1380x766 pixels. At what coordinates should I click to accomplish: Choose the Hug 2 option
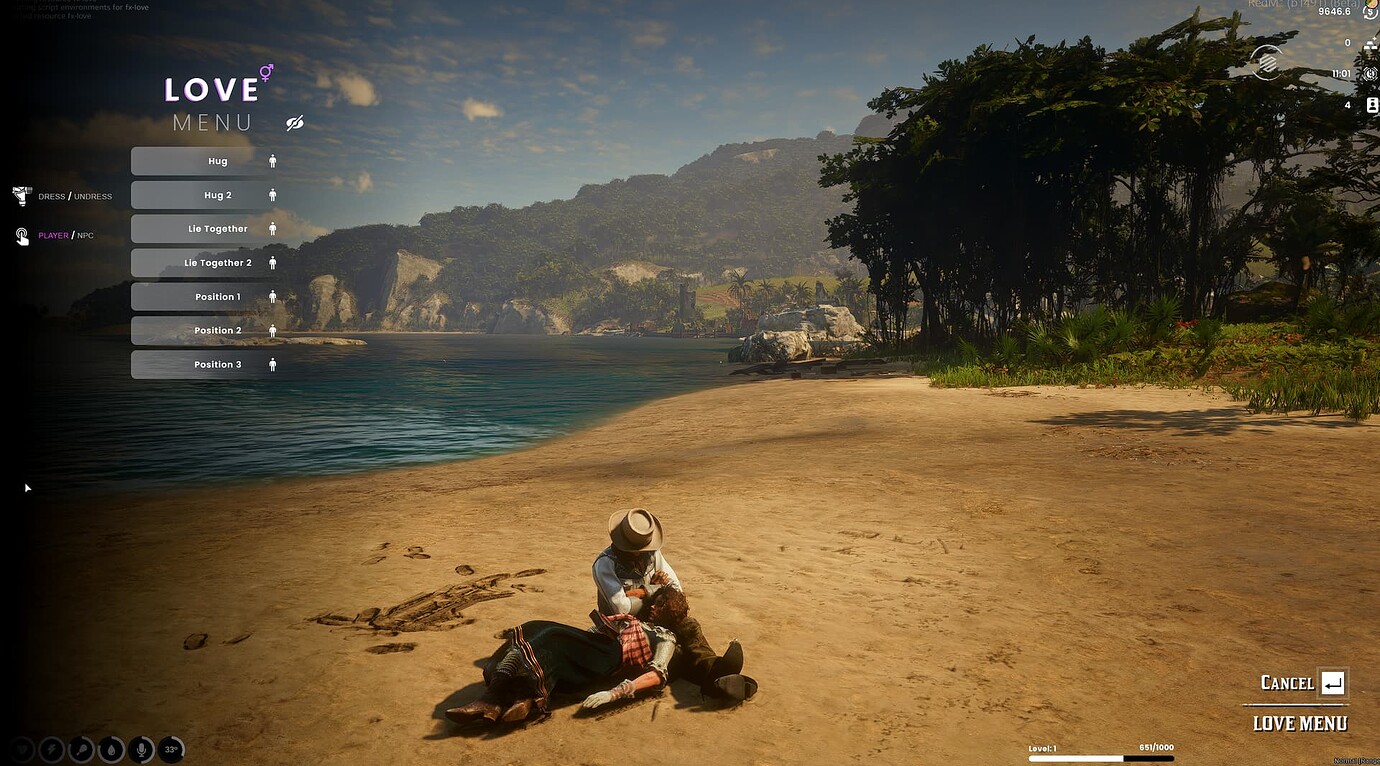coord(206,195)
